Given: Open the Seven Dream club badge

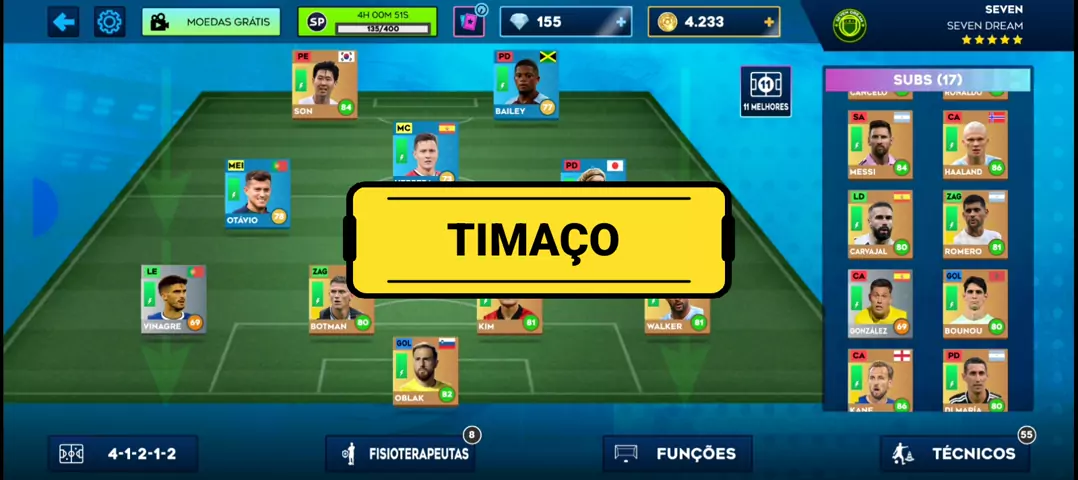Looking at the screenshot, I should coord(849,25).
